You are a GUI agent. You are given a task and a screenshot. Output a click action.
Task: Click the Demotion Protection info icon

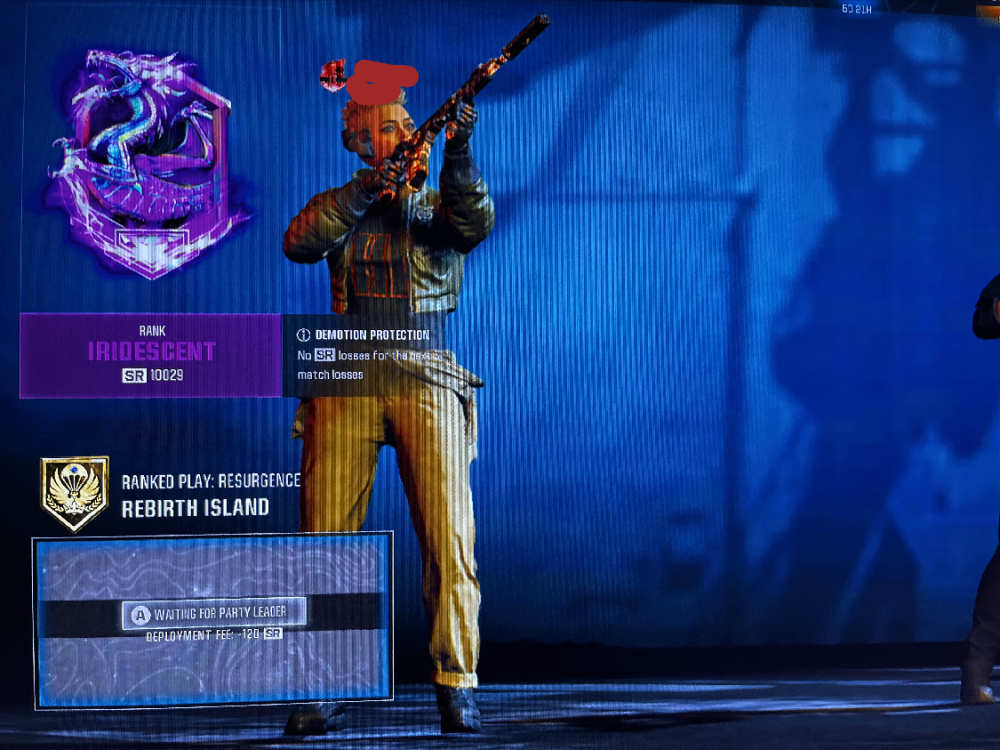click(303, 335)
